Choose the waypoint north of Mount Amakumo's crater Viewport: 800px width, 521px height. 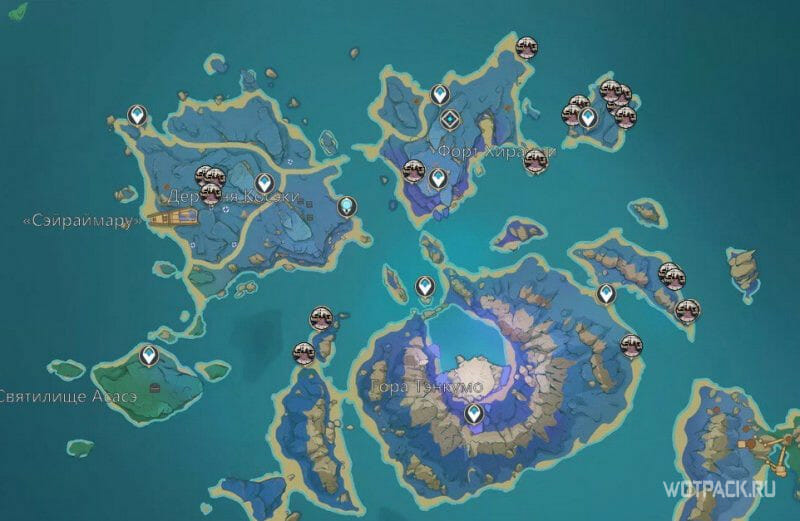coord(425,288)
